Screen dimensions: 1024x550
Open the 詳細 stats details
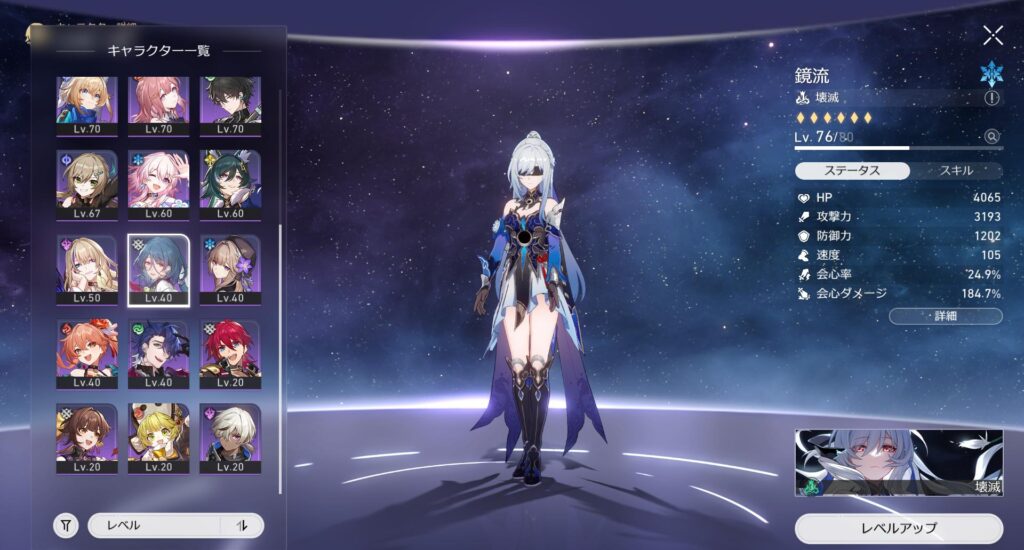[945, 317]
